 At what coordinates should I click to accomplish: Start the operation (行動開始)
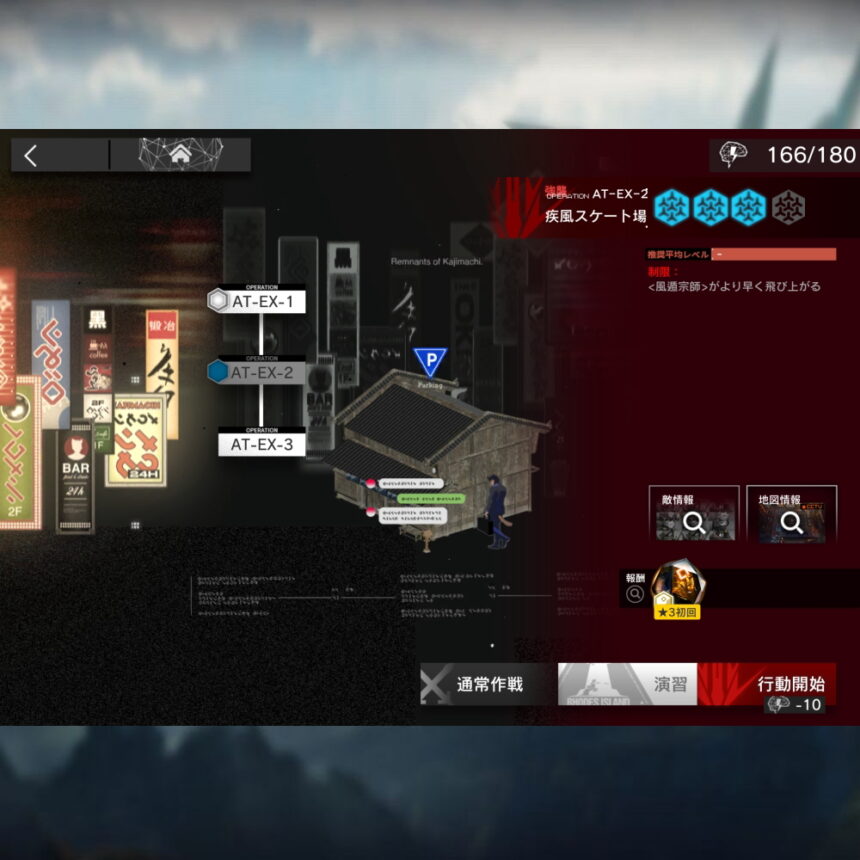(768, 685)
